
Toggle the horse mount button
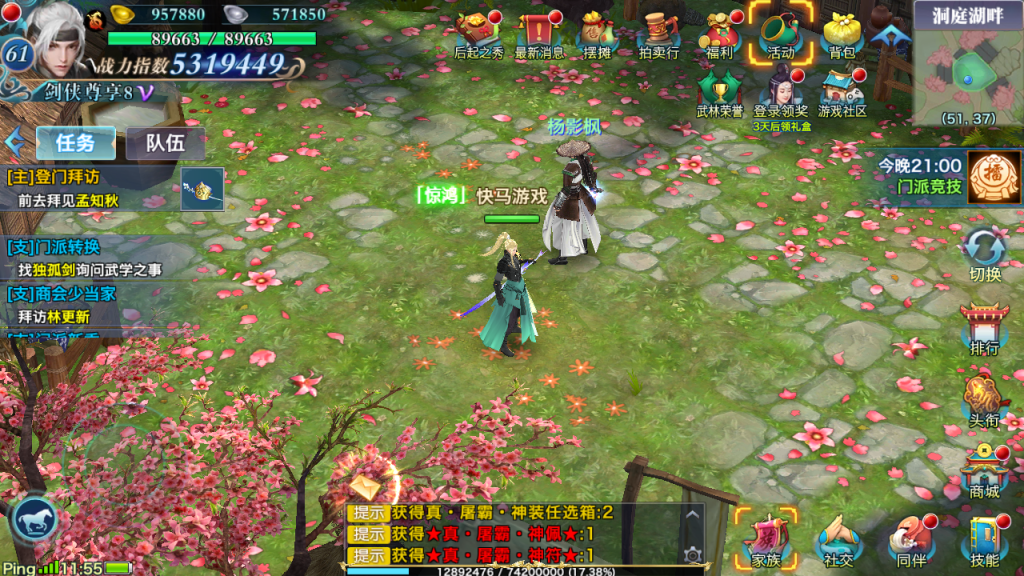tap(33, 521)
